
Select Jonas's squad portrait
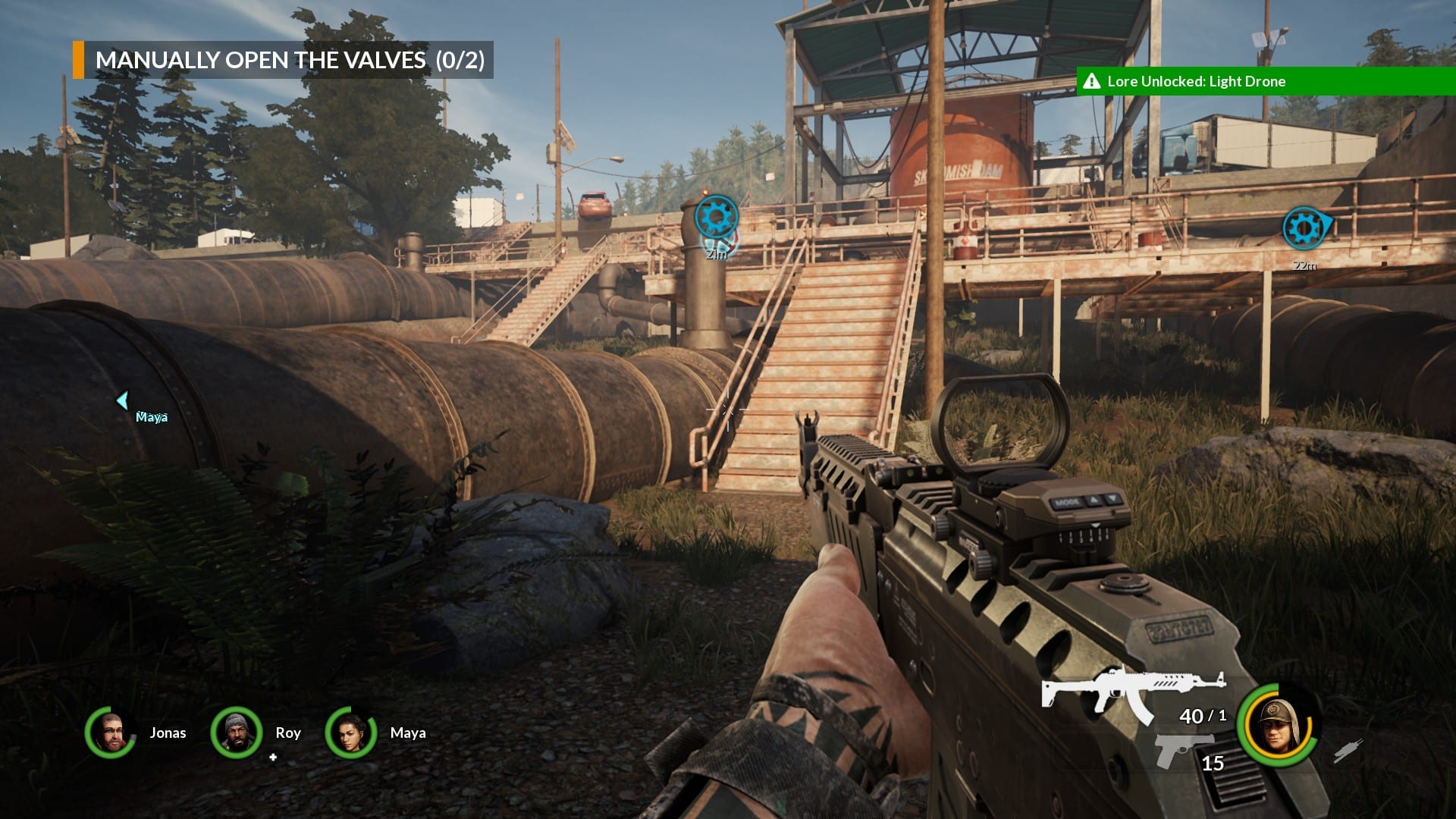tap(111, 732)
